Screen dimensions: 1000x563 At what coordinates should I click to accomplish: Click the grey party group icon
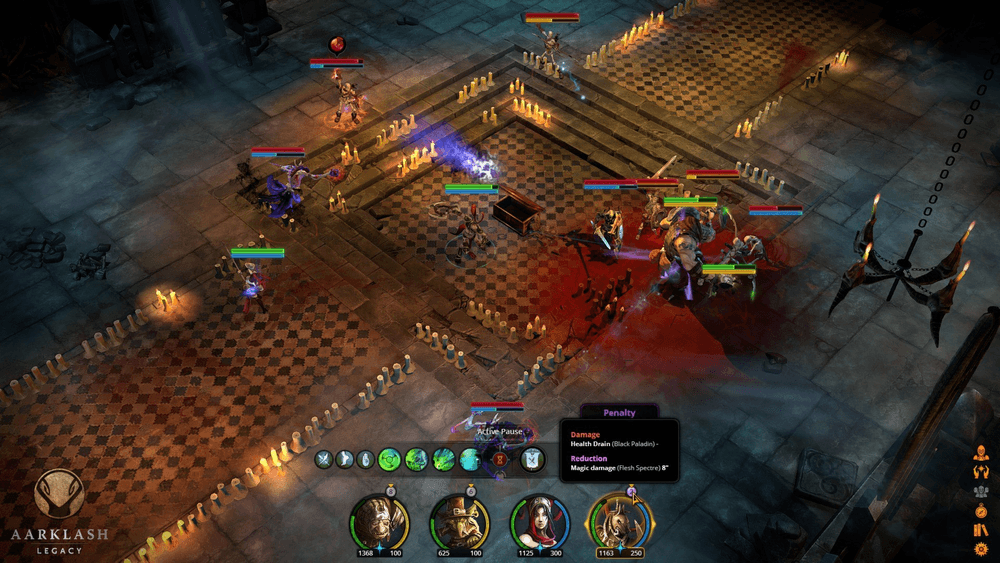pyautogui.click(x=981, y=491)
